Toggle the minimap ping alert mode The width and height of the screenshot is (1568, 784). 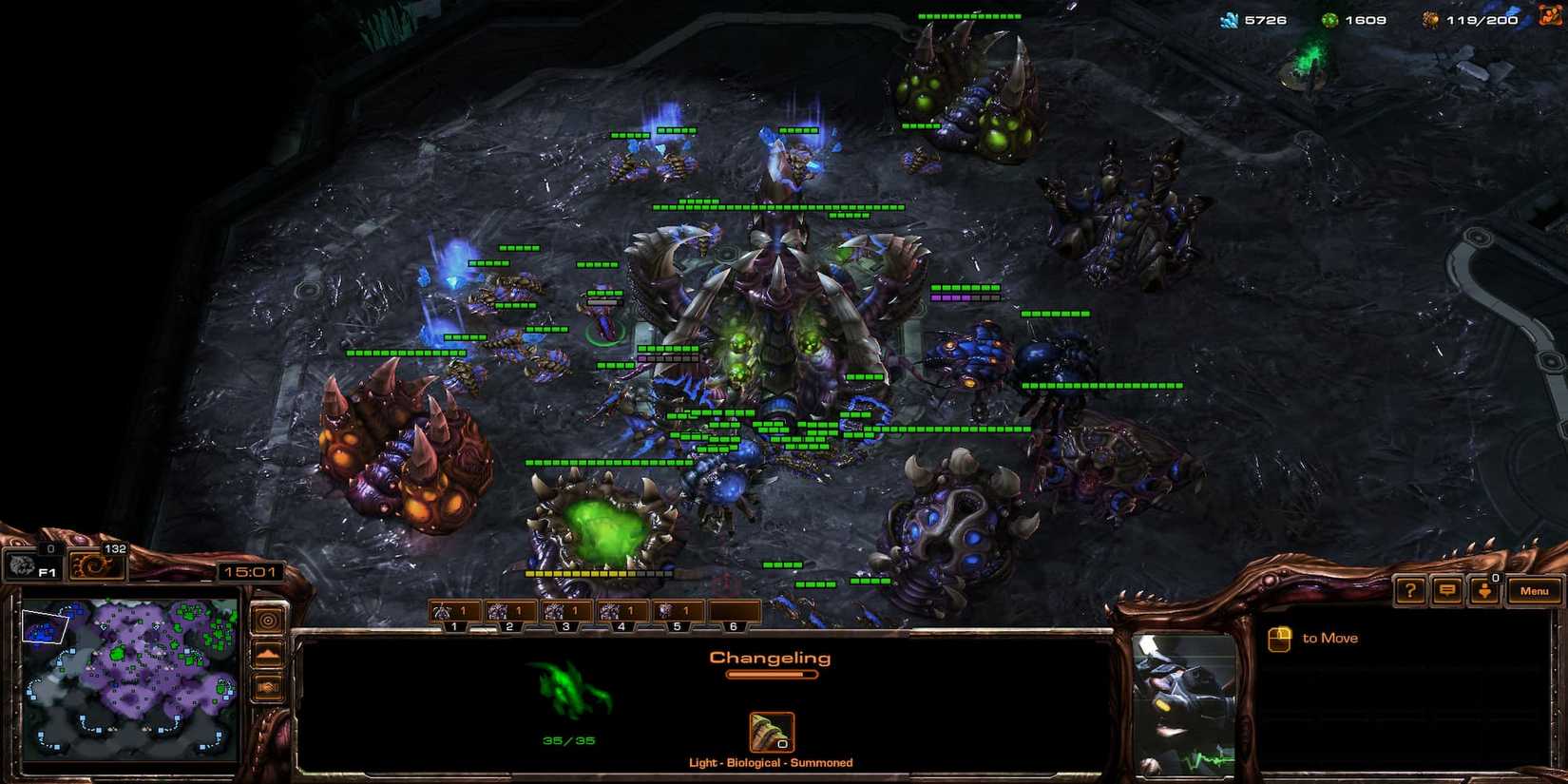(267, 620)
